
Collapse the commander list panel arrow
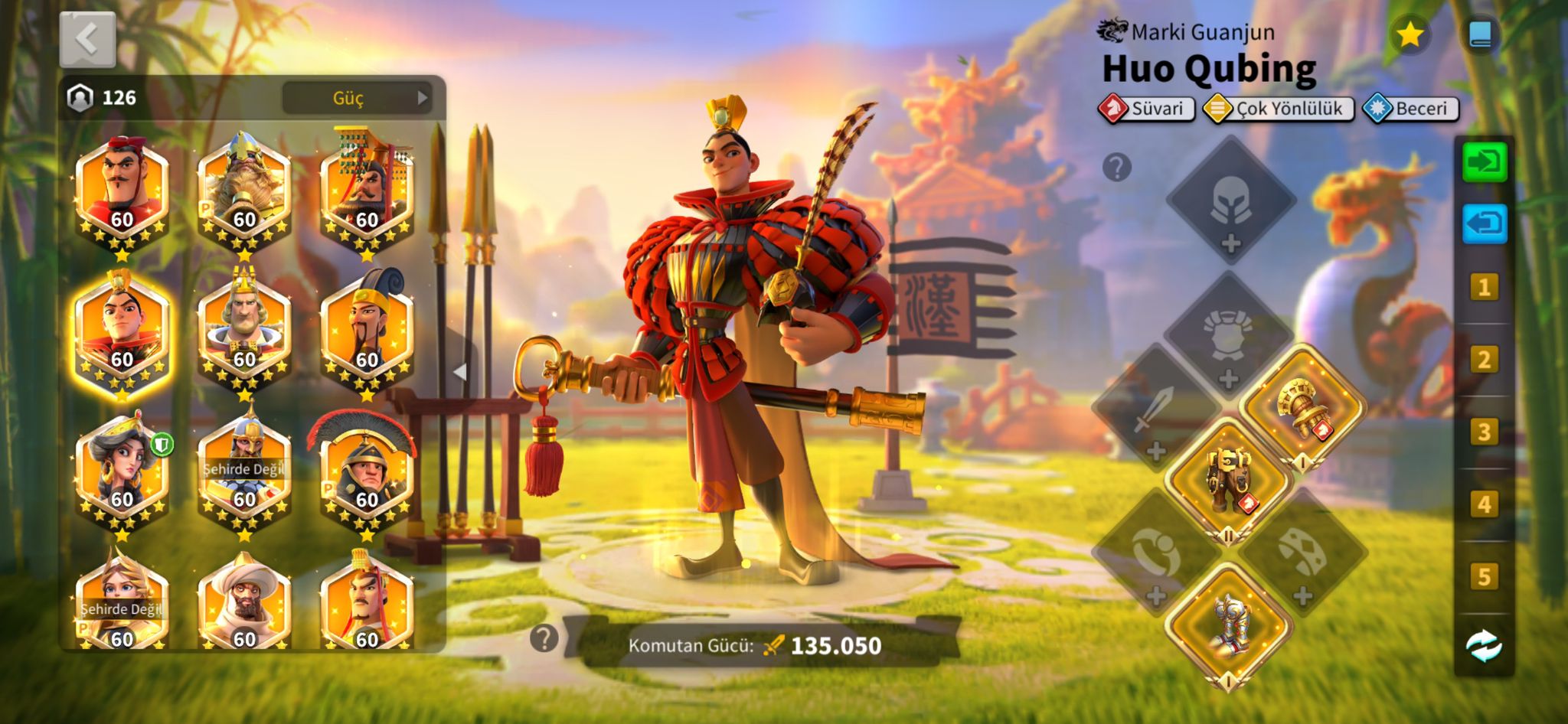(x=460, y=373)
